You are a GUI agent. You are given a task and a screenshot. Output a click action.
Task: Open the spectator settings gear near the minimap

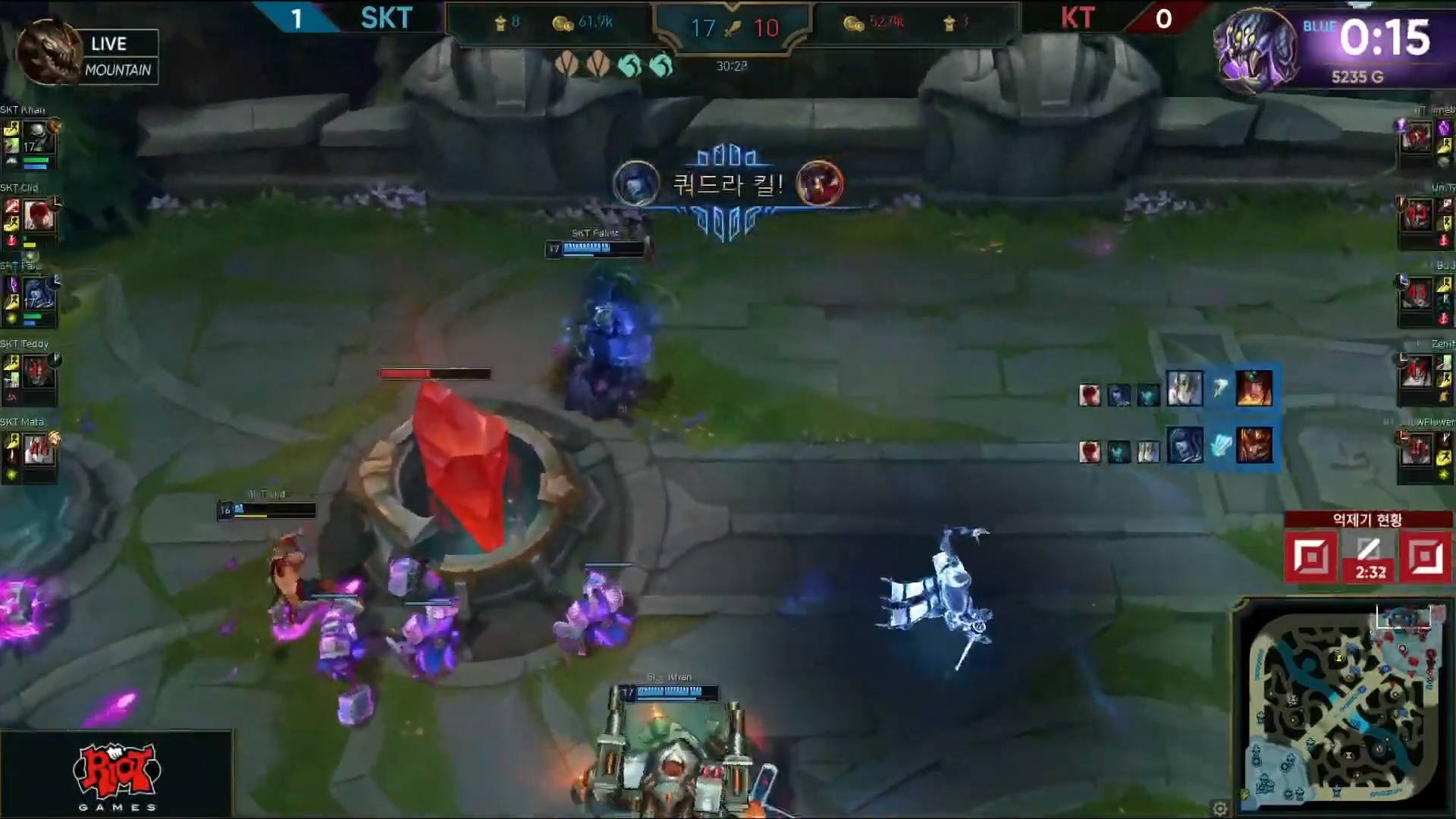point(1220,808)
